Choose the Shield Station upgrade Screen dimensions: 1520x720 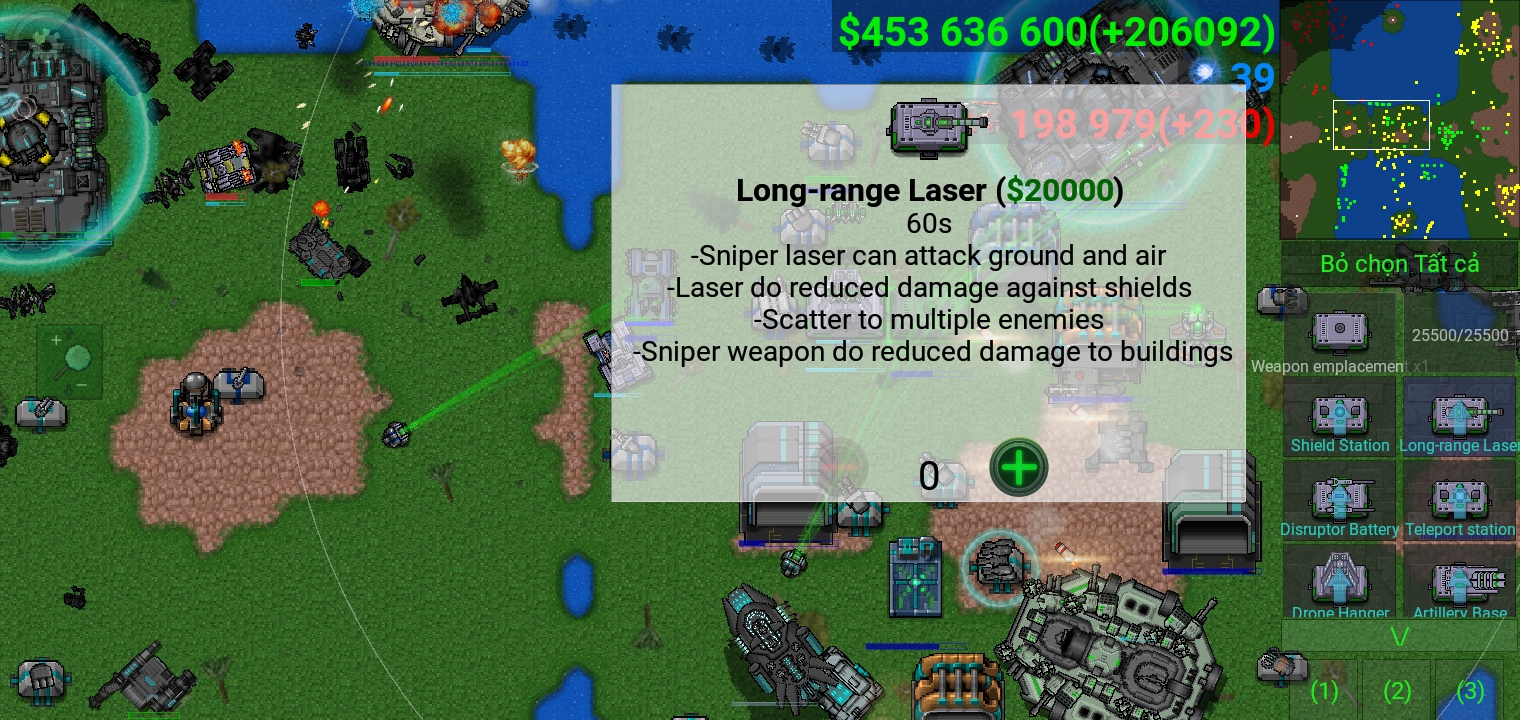pos(1339,420)
